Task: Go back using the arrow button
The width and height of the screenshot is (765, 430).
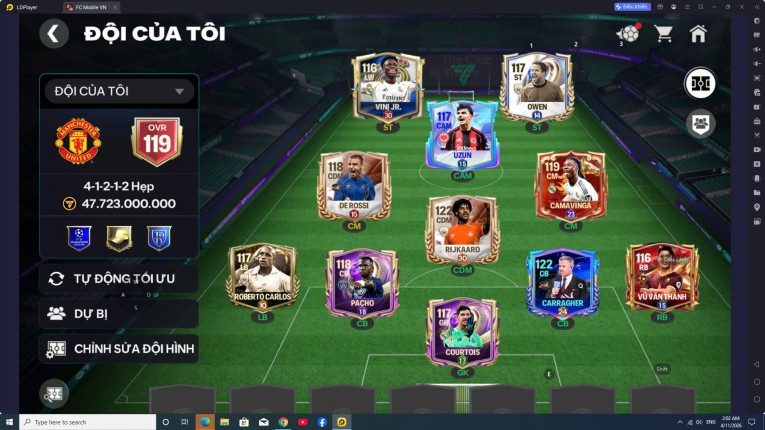Action: point(54,34)
